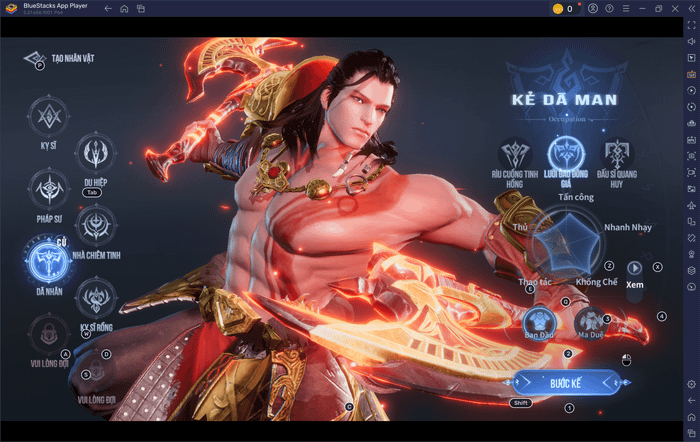Select the Kỵ Sĩ Rồng class
The height and width of the screenshot is (442, 700).
click(96, 297)
